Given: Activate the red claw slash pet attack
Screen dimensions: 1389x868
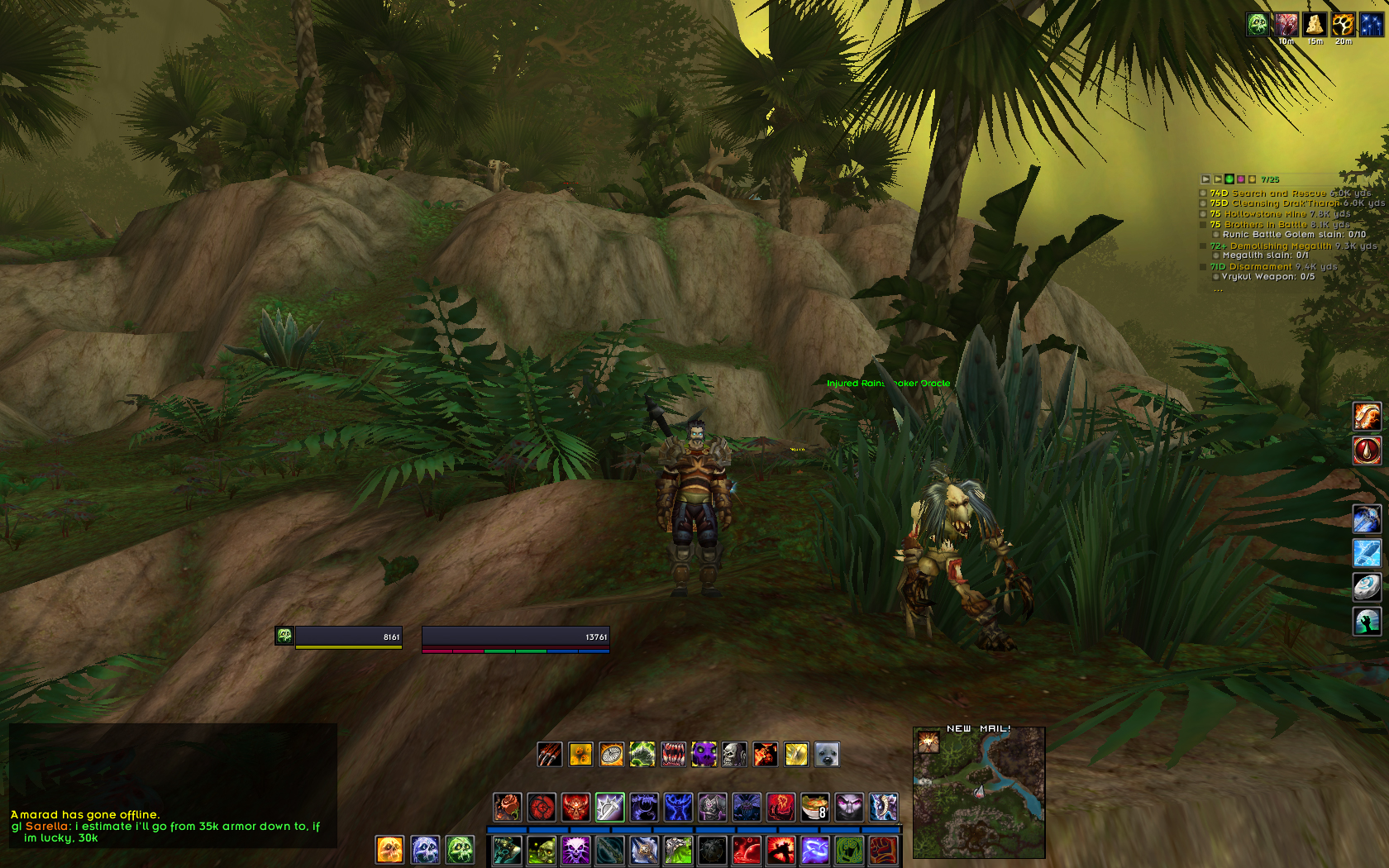Looking at the screenshot, I should point(550,754).
